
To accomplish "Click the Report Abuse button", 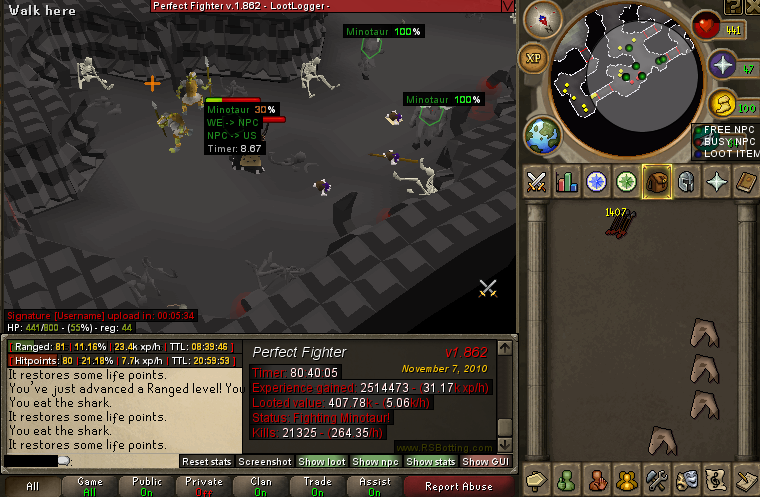I will 458,487.
